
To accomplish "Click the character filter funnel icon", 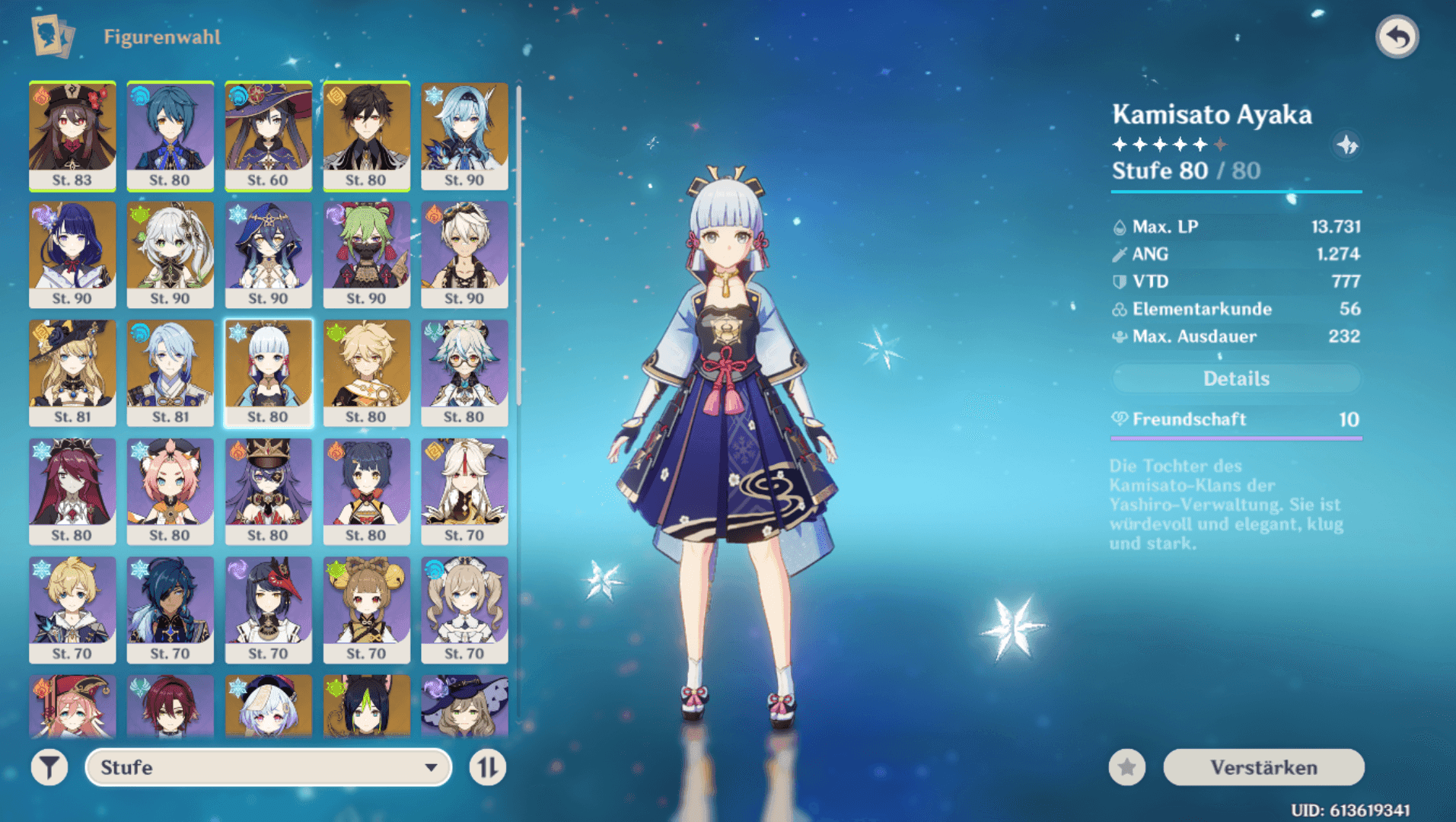I will 49,767.
